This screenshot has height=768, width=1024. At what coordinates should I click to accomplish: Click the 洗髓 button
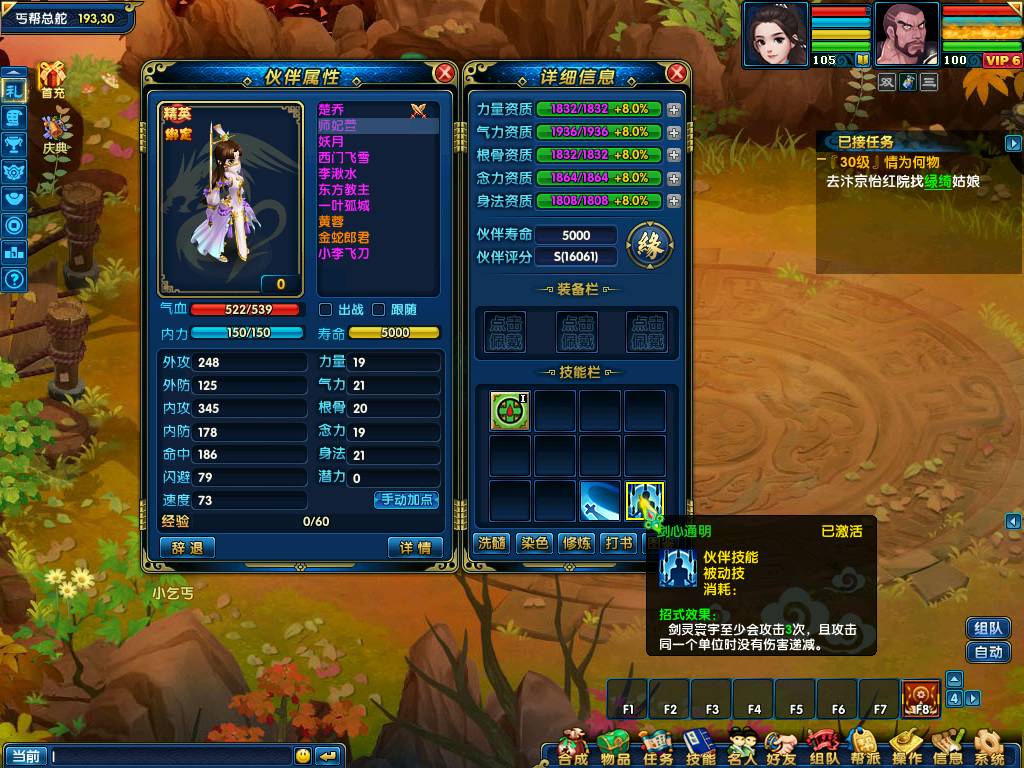pyautogui.click(x=491, y=543)
